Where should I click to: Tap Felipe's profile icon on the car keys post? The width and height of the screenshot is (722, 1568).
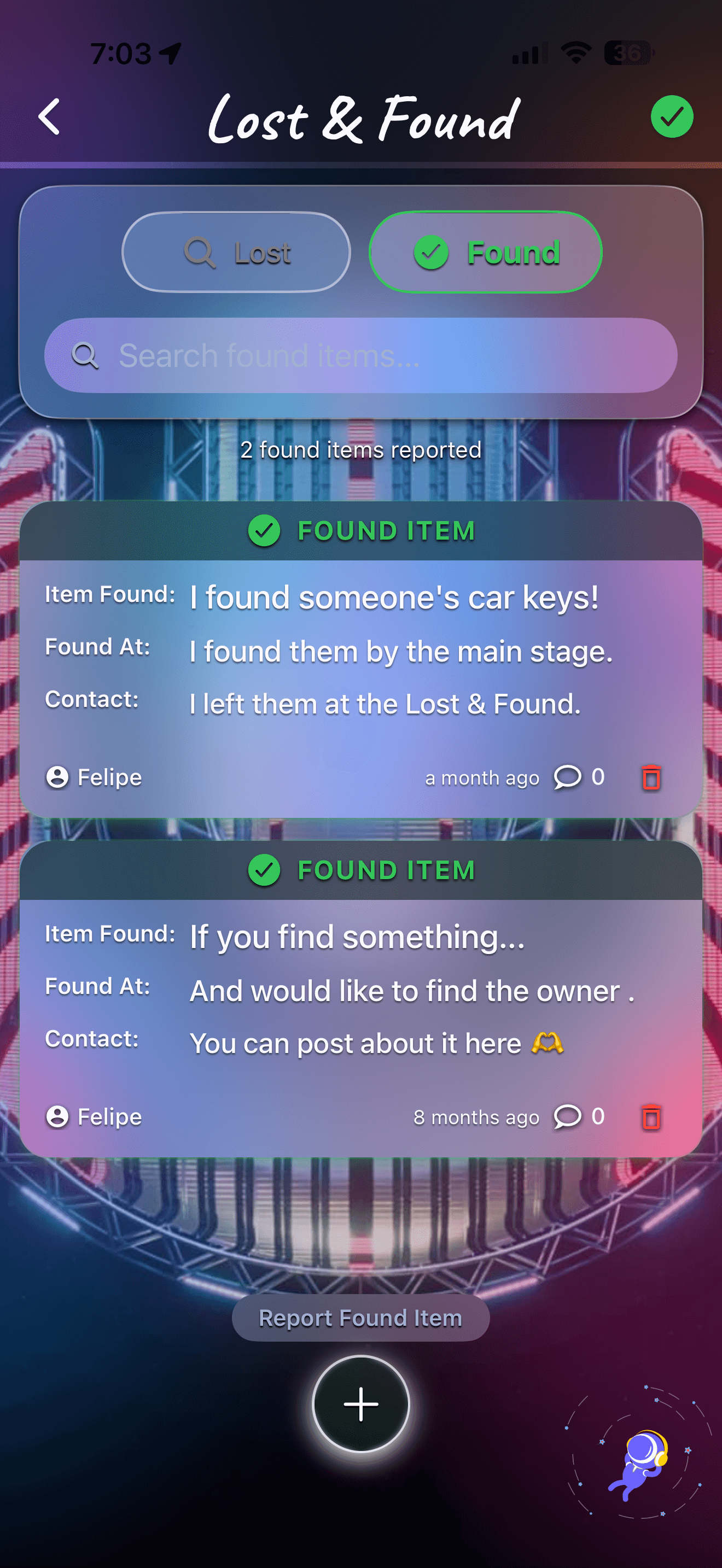point(58,777)
